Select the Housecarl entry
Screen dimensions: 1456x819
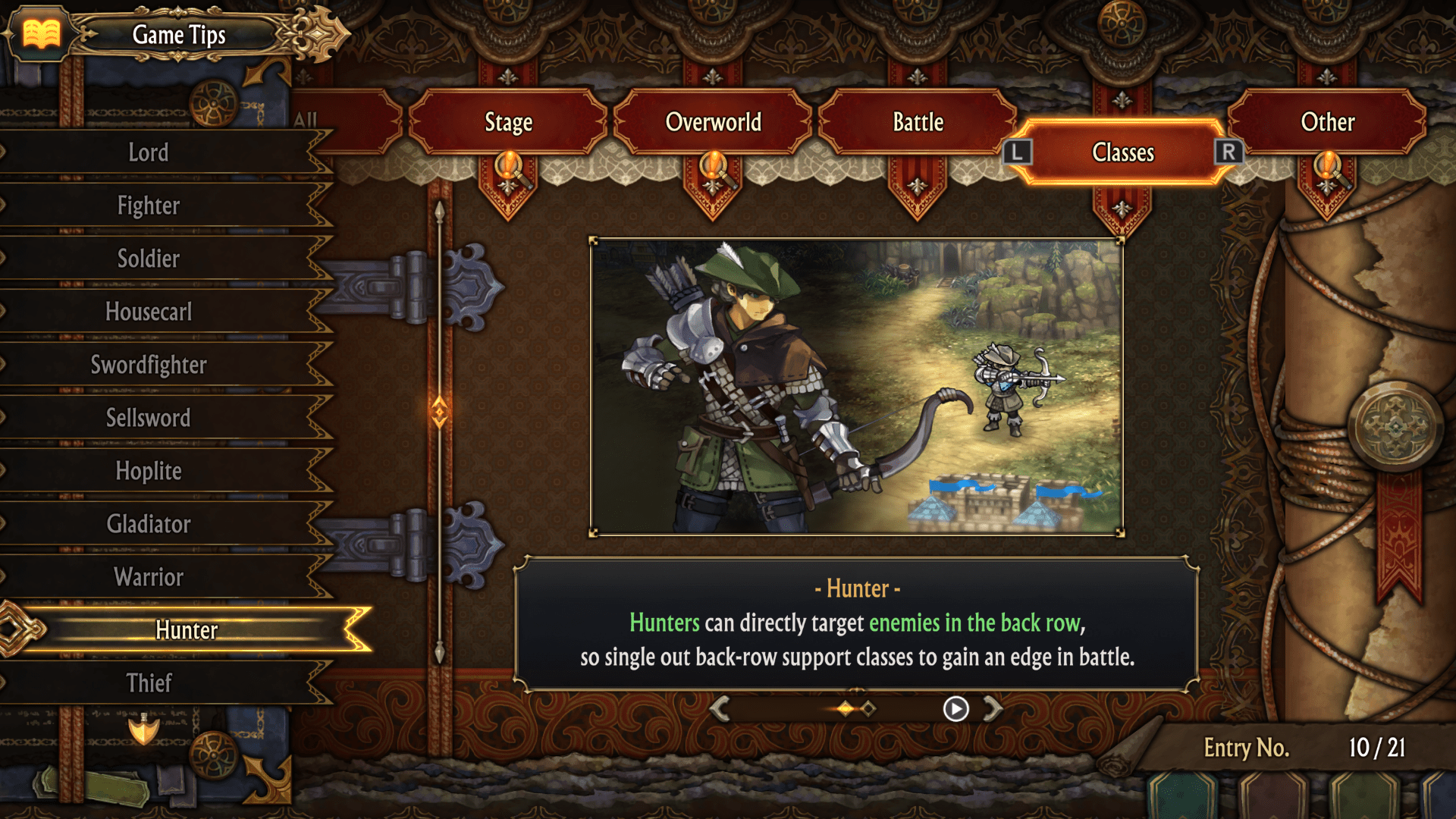149,312
